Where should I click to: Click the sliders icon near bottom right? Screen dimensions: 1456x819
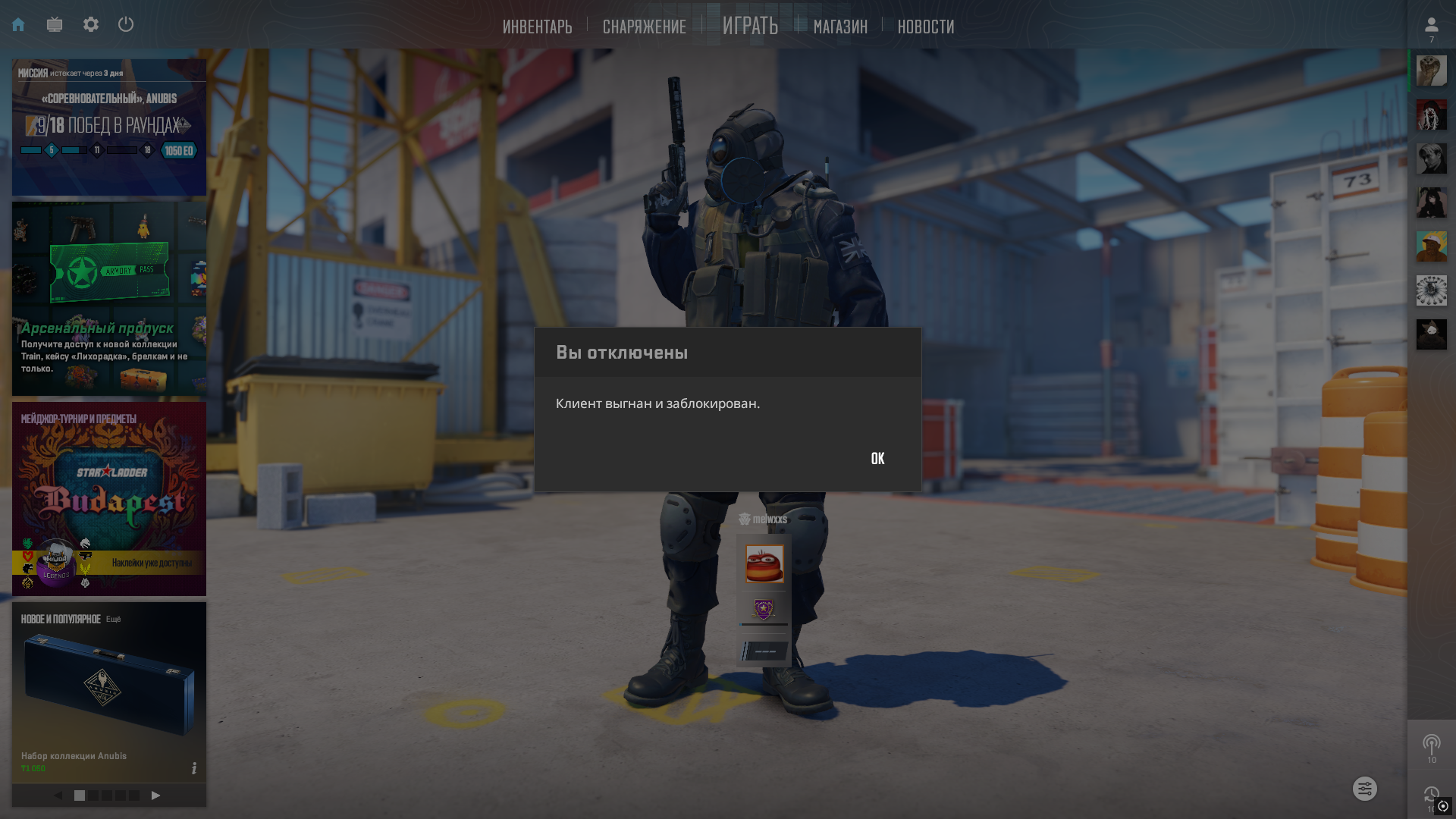(1364, 789)
